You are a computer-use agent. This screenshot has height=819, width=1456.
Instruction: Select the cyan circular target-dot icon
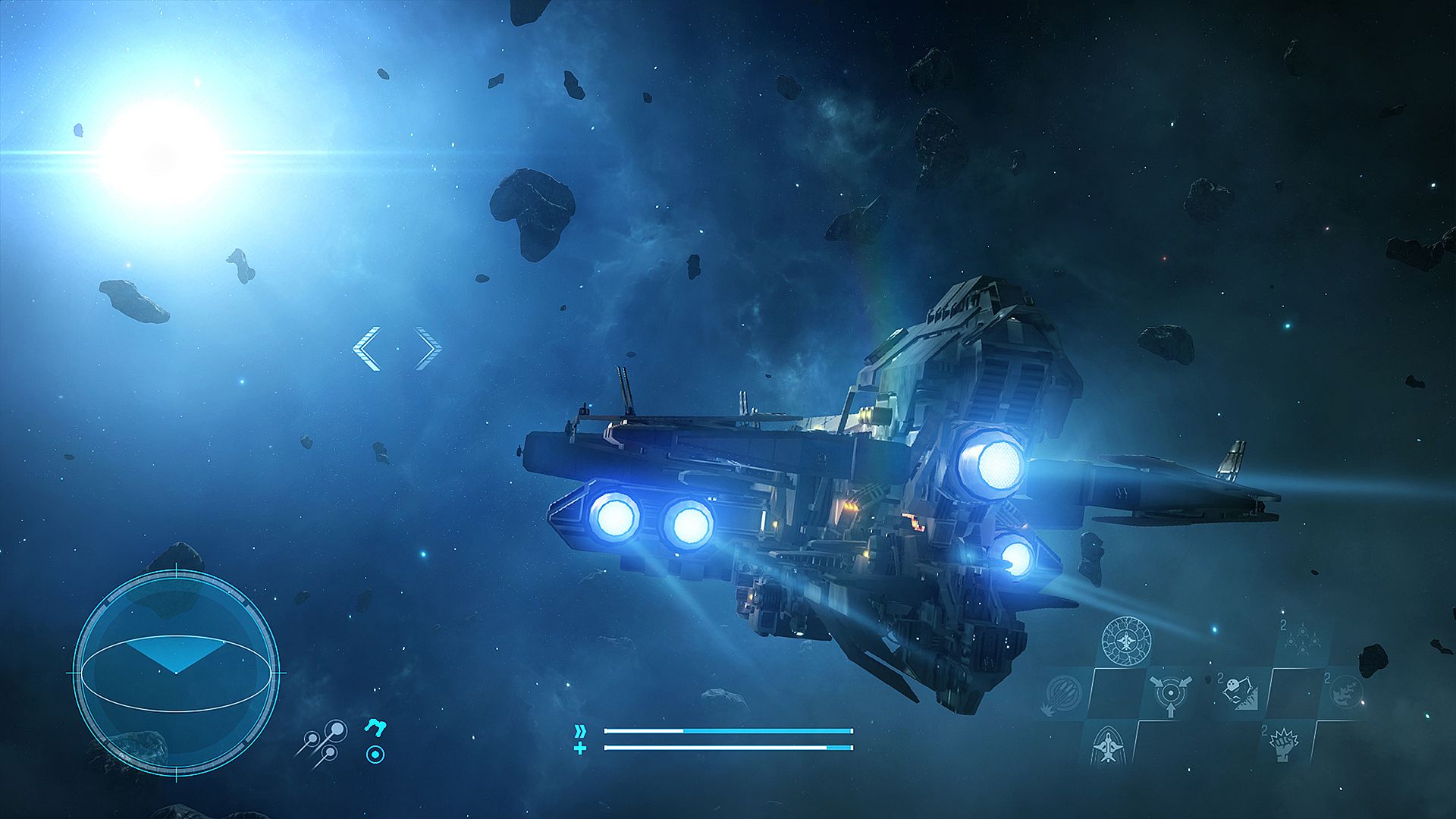tap(375, 755)
